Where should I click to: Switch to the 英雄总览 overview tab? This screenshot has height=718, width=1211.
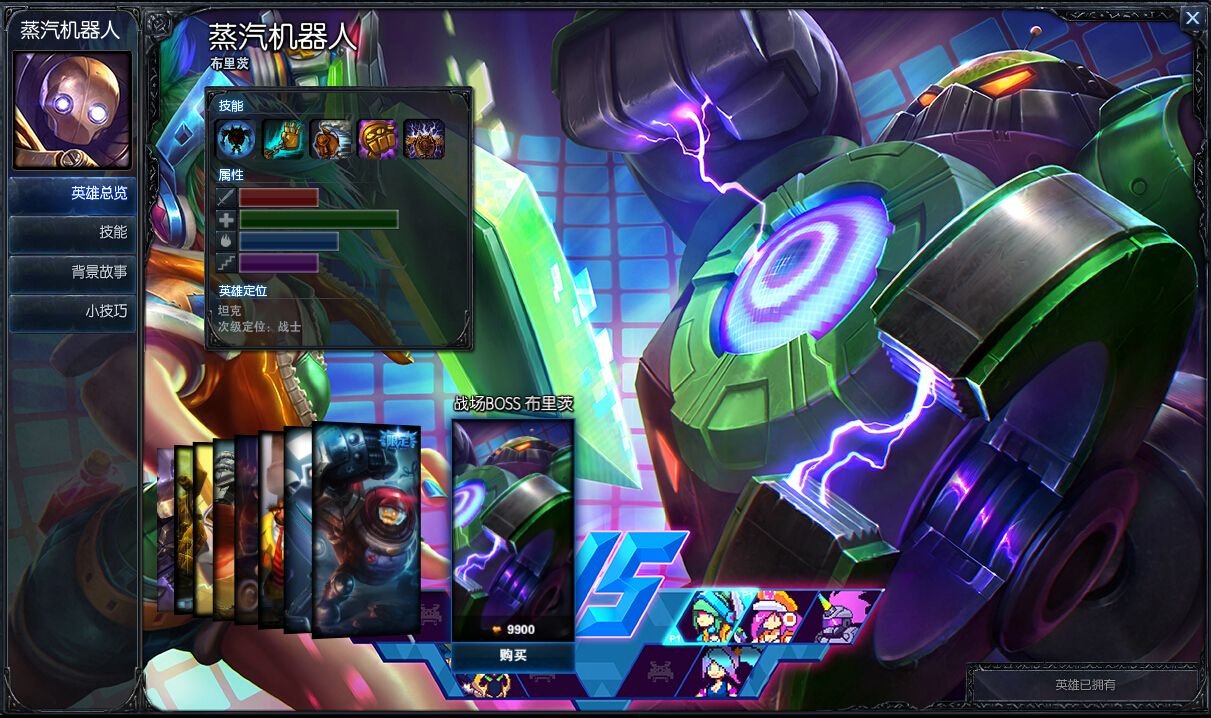point(73,194)
